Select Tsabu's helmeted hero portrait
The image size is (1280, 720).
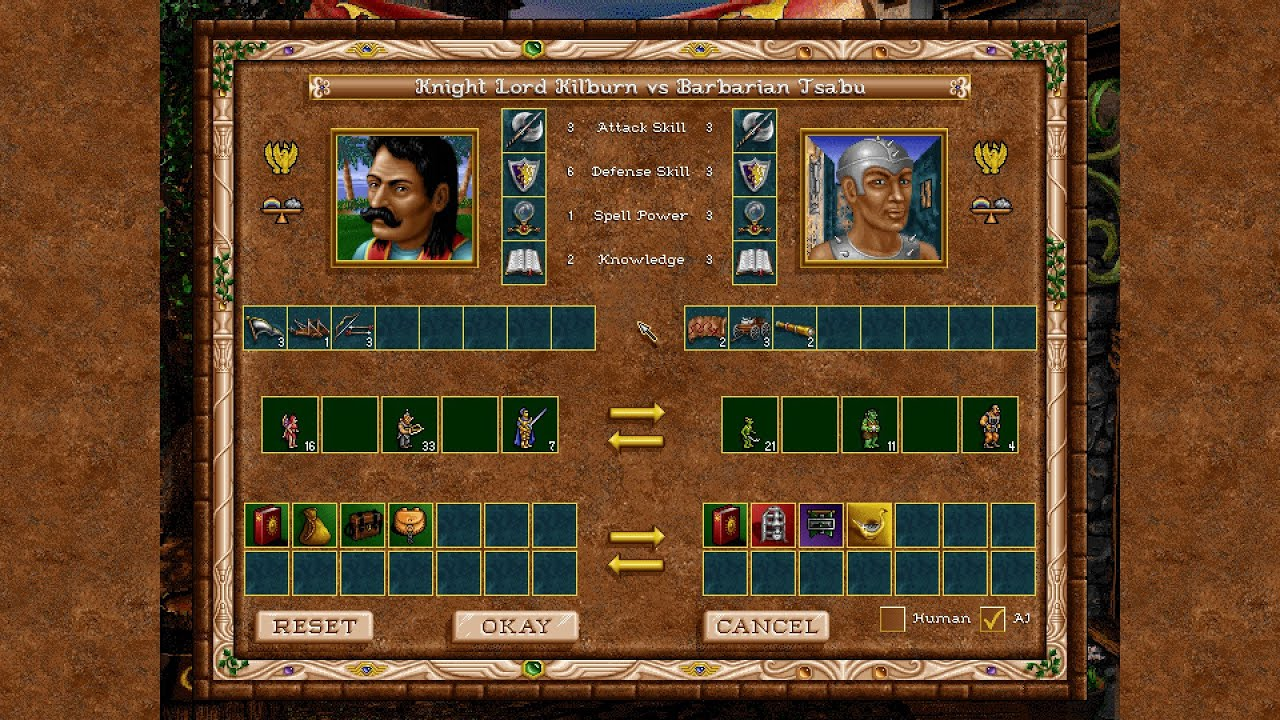873,198
